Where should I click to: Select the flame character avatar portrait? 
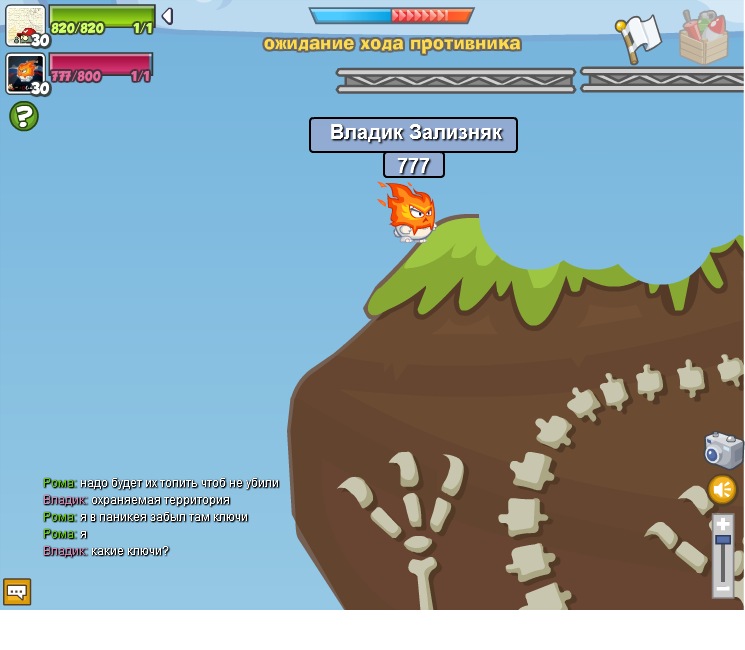point(25,73)
